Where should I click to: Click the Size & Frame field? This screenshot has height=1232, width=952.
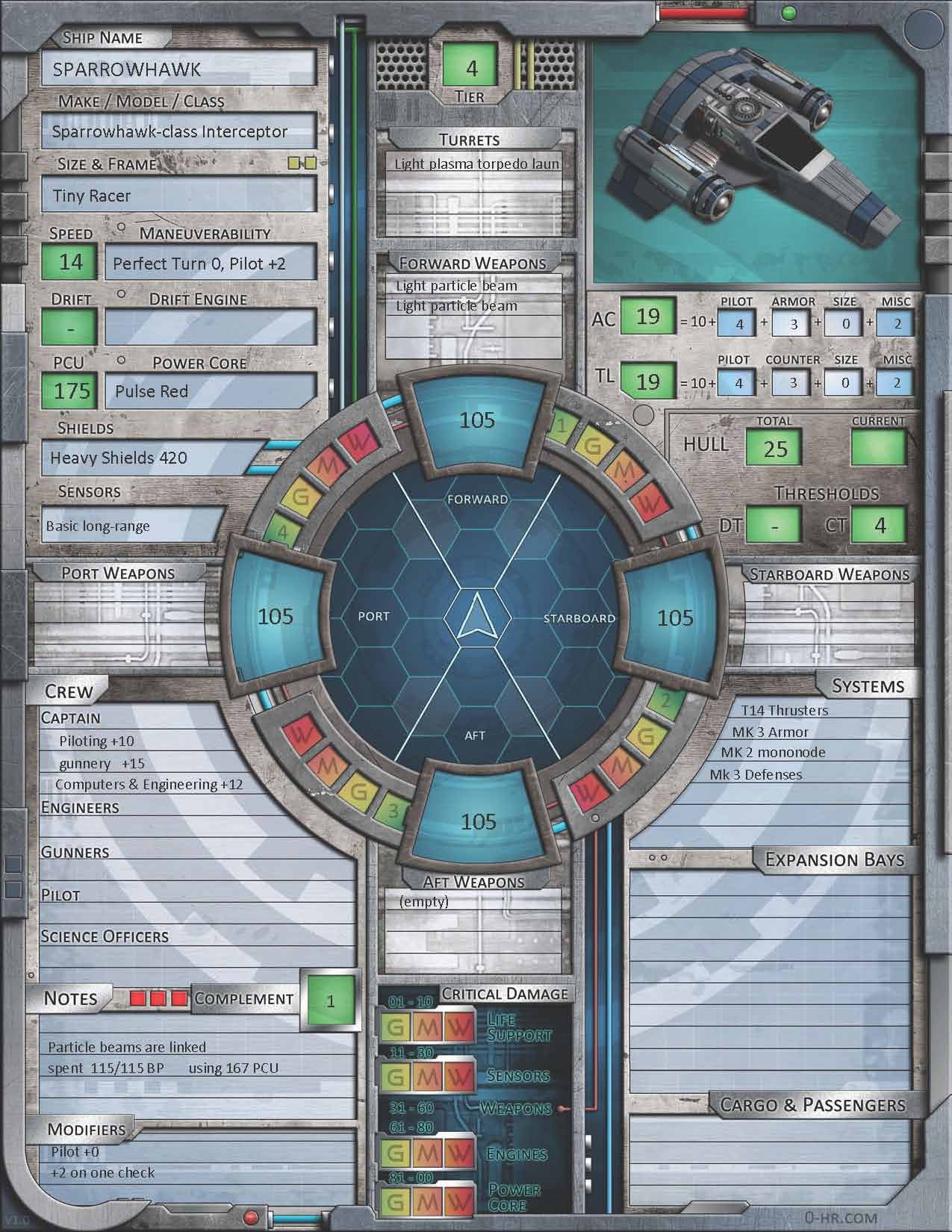pos(179,196)
